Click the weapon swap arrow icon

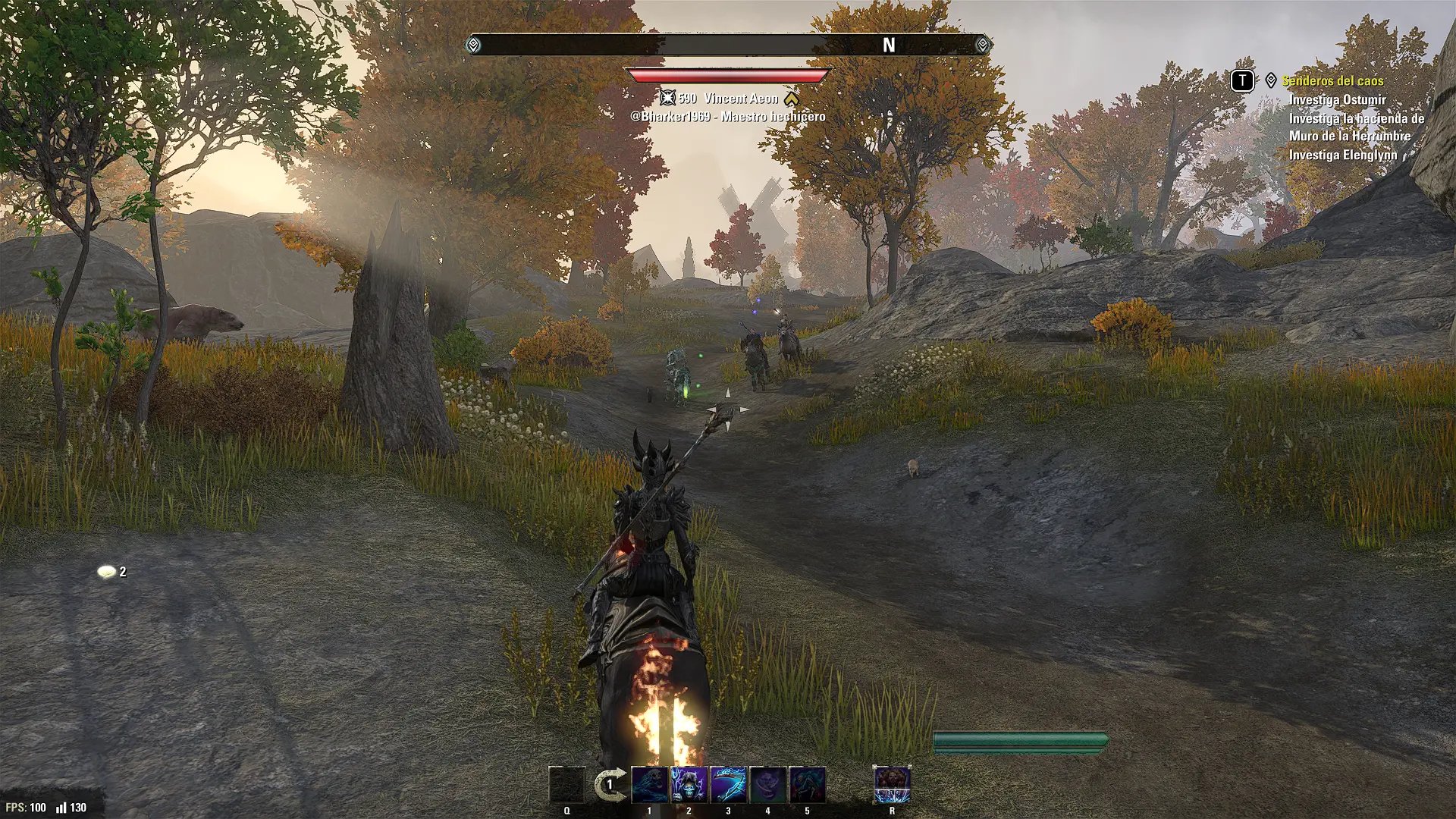click(x=610, y=784)
